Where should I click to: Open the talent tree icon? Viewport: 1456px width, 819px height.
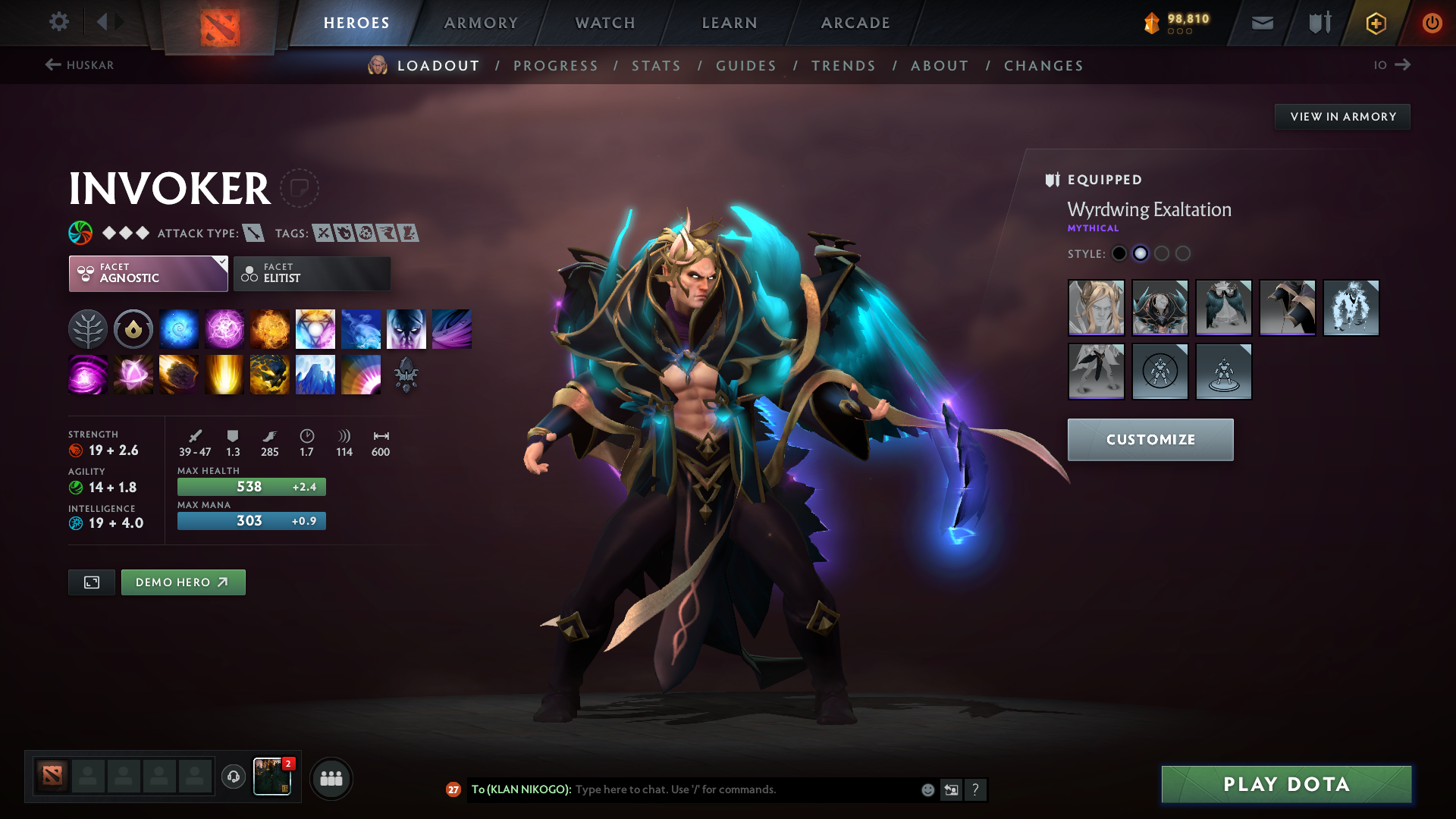pyautogui.click(x=87, y=328)
